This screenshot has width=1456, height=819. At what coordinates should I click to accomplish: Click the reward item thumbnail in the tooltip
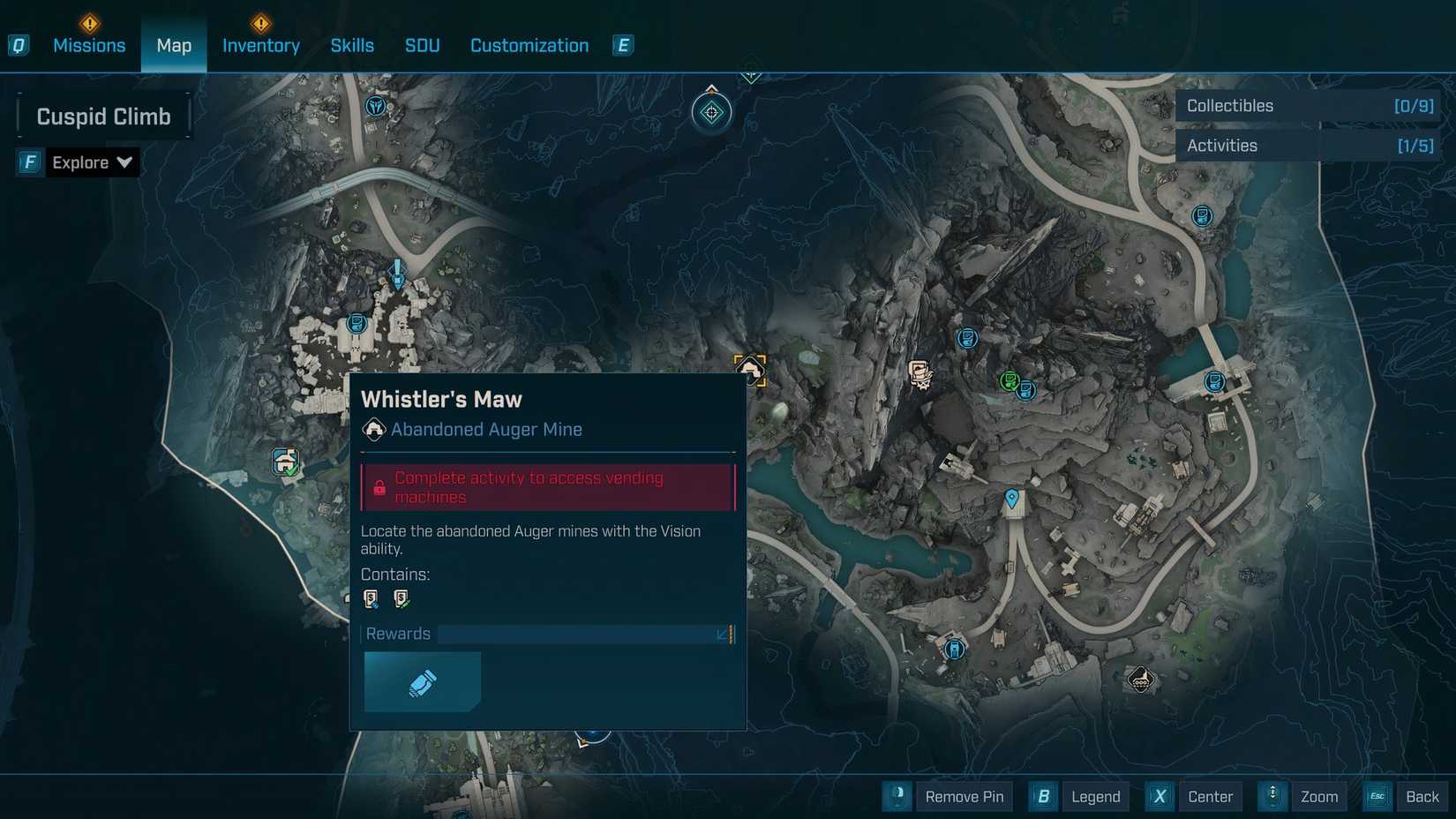click(422, 681)
